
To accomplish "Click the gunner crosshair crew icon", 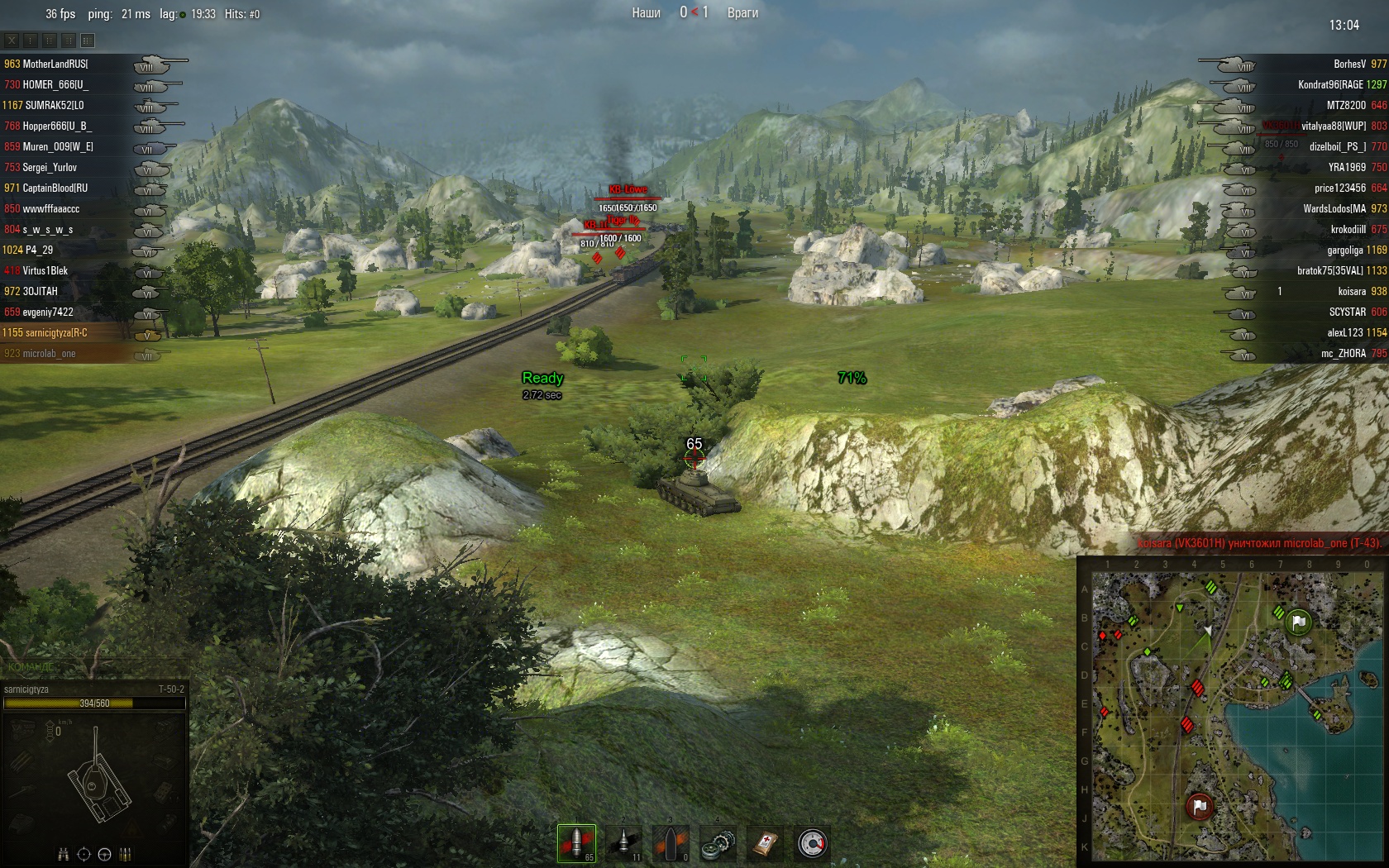I will coord(84,855).
